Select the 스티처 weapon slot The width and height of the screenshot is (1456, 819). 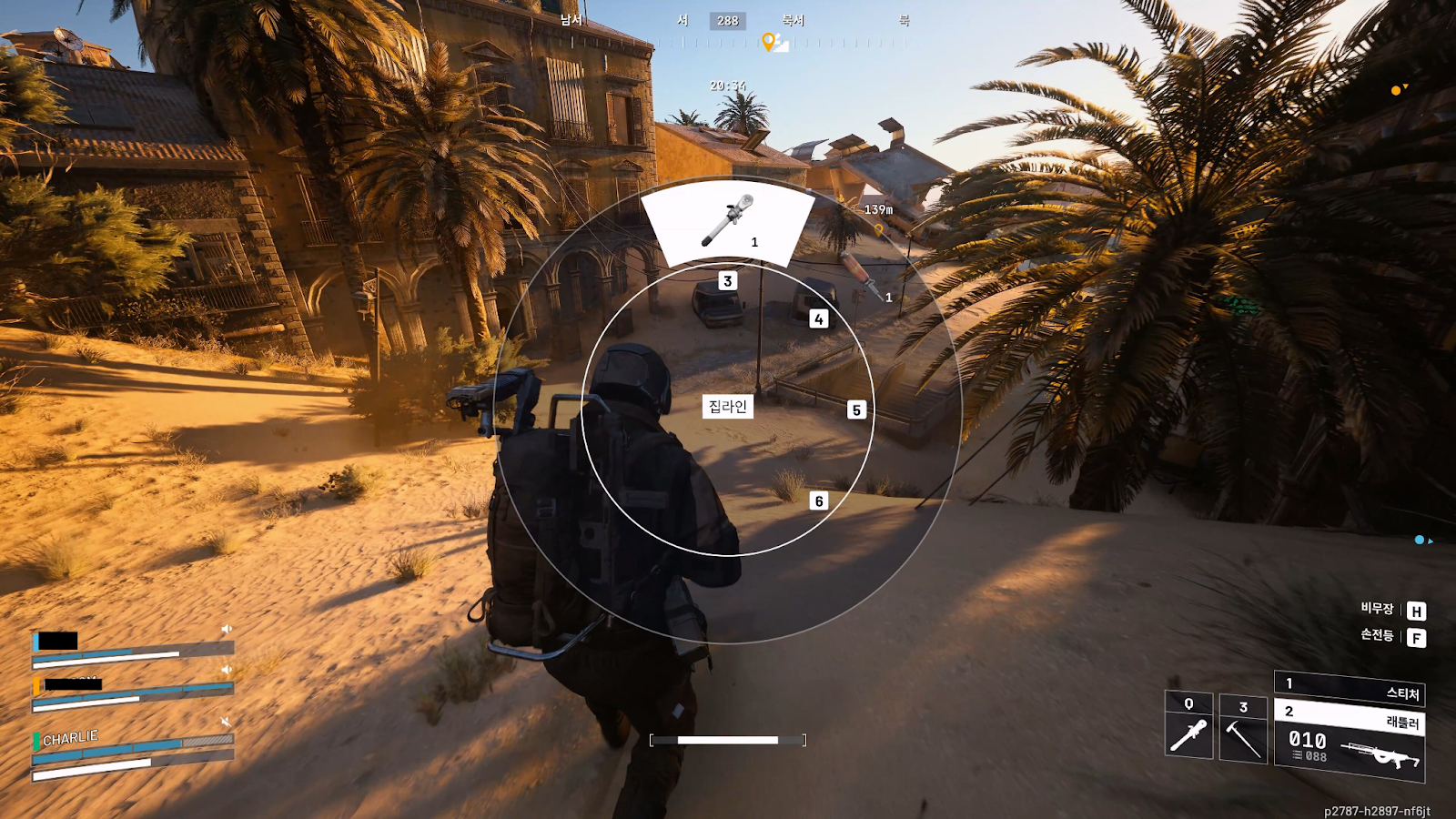tap(1349, 689)
